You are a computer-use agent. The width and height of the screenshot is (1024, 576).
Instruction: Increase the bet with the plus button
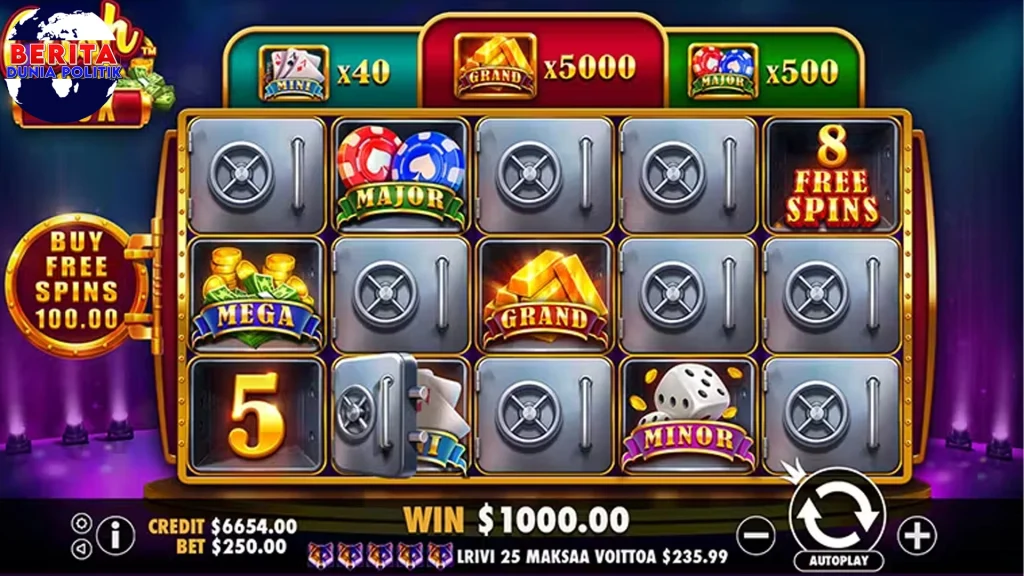click(x=916, y=536)
